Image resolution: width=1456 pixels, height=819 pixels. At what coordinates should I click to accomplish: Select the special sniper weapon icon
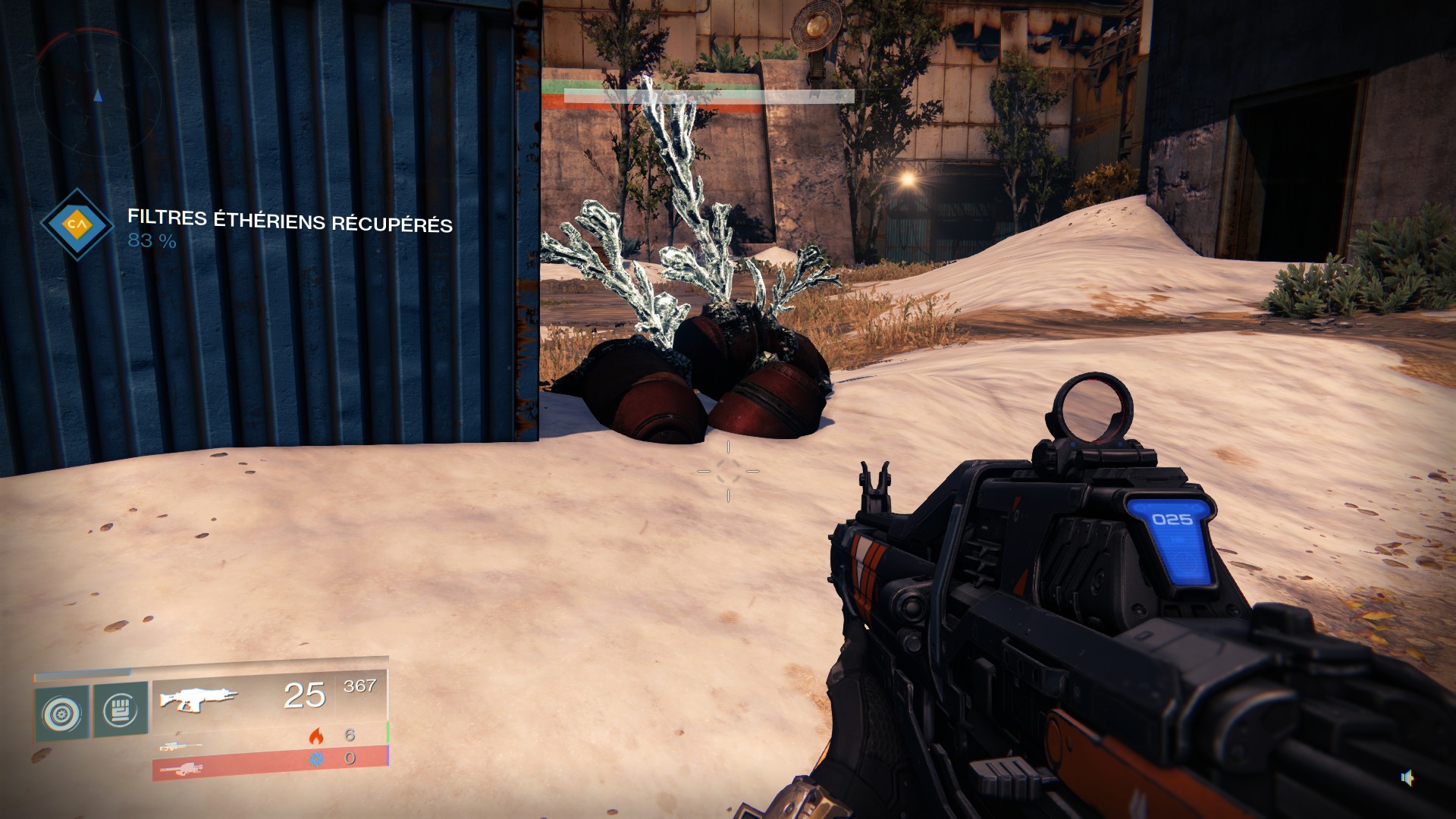click(x=181, y=746)
